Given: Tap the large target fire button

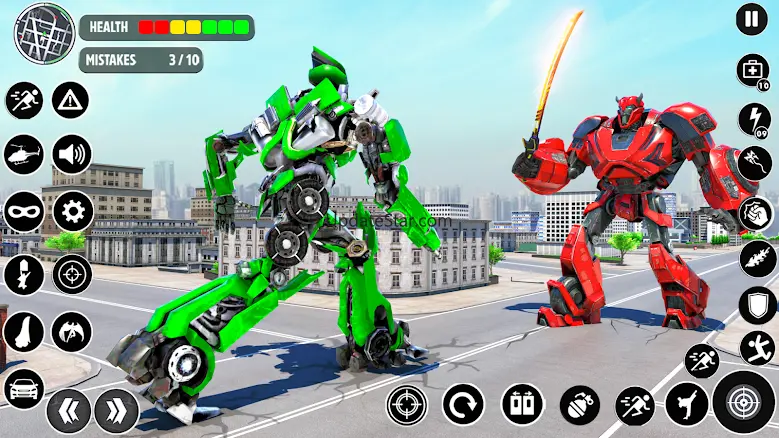Looking at the screenshot, I should tap(743, 402).
